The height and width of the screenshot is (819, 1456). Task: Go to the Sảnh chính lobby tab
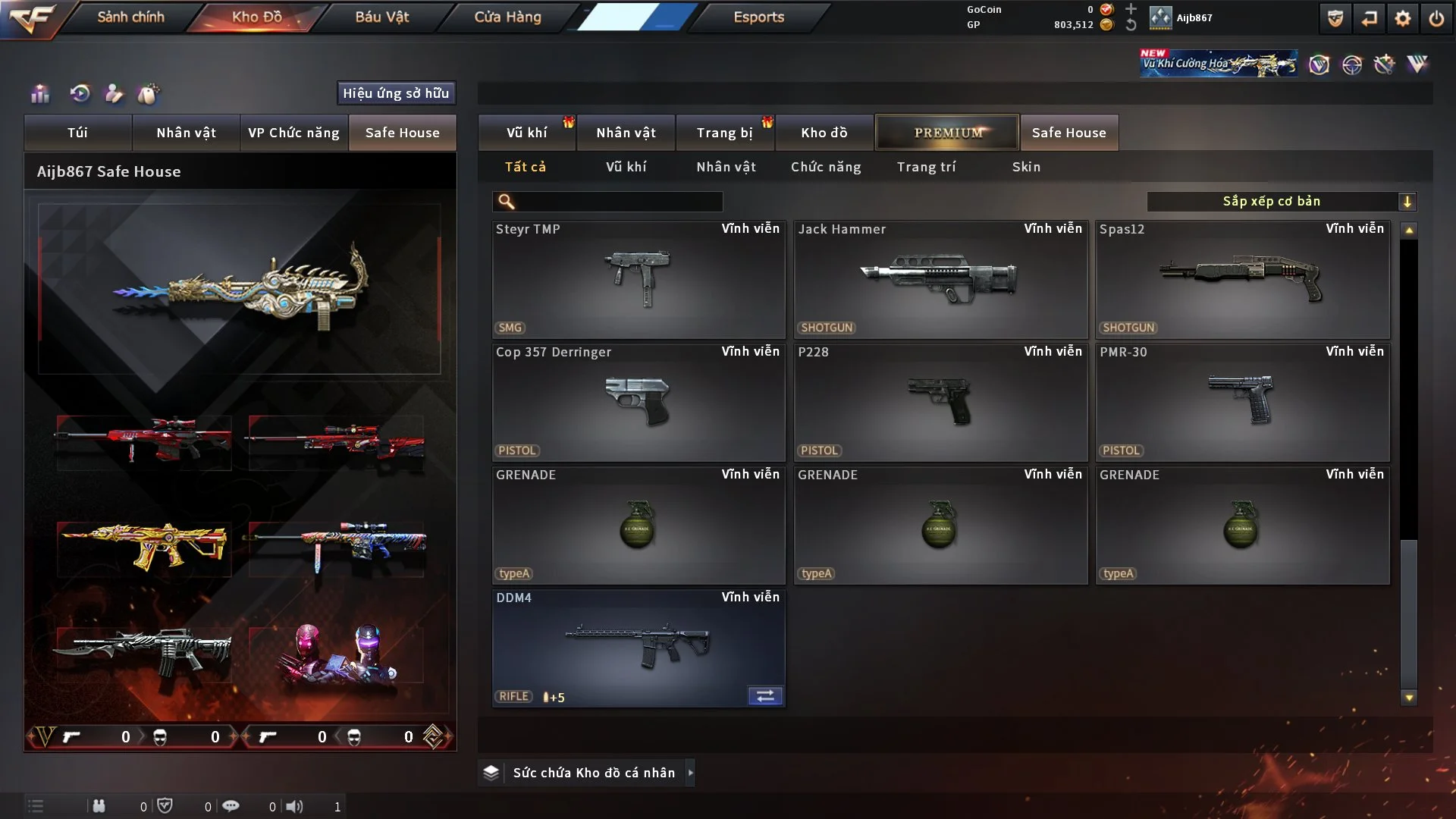130,17
